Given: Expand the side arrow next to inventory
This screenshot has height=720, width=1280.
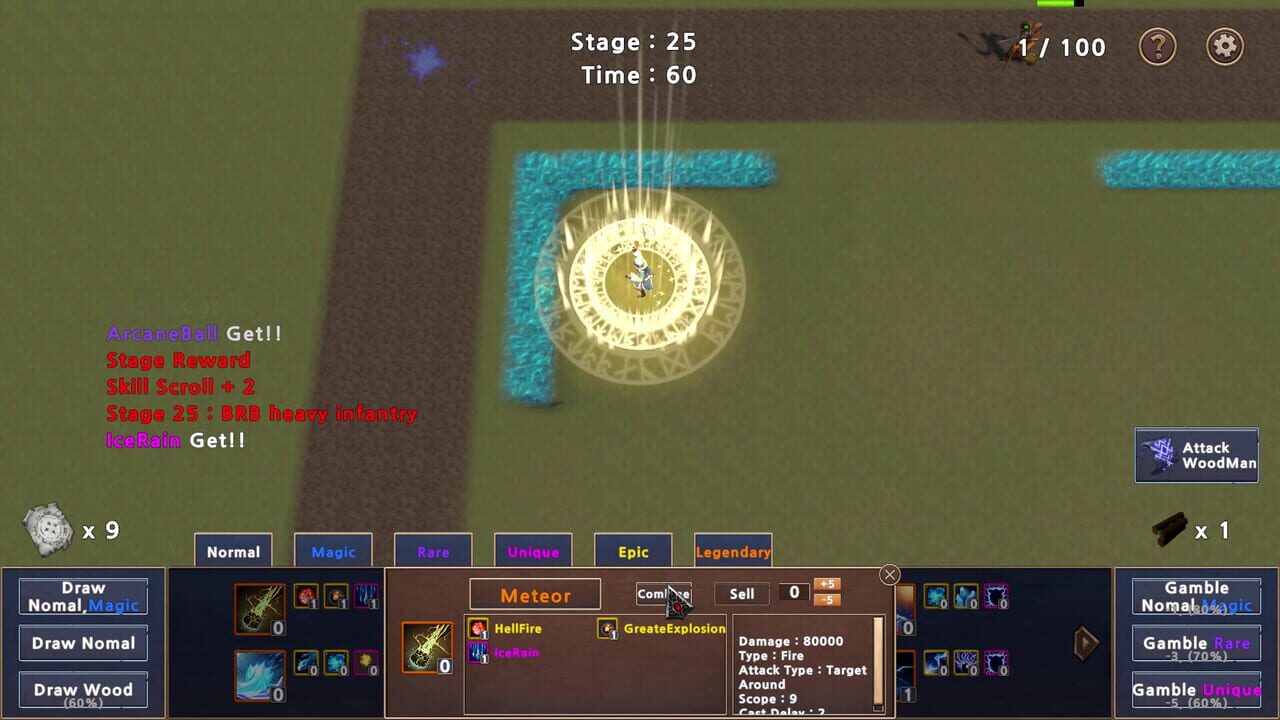Looking at the screenshot, I should (x=1087, y=643).
